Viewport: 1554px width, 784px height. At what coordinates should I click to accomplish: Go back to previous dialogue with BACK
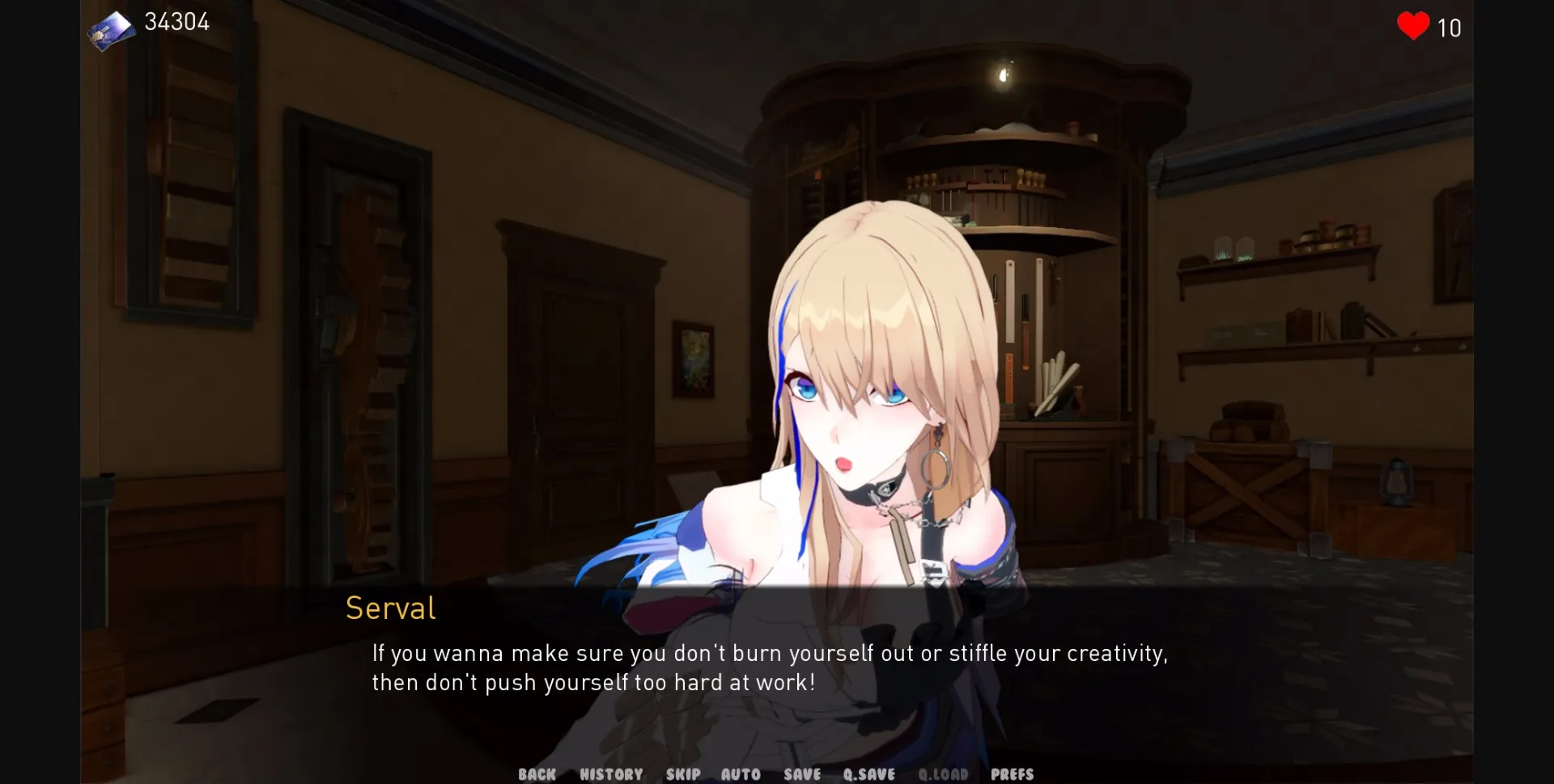click(x=537, y=773)
